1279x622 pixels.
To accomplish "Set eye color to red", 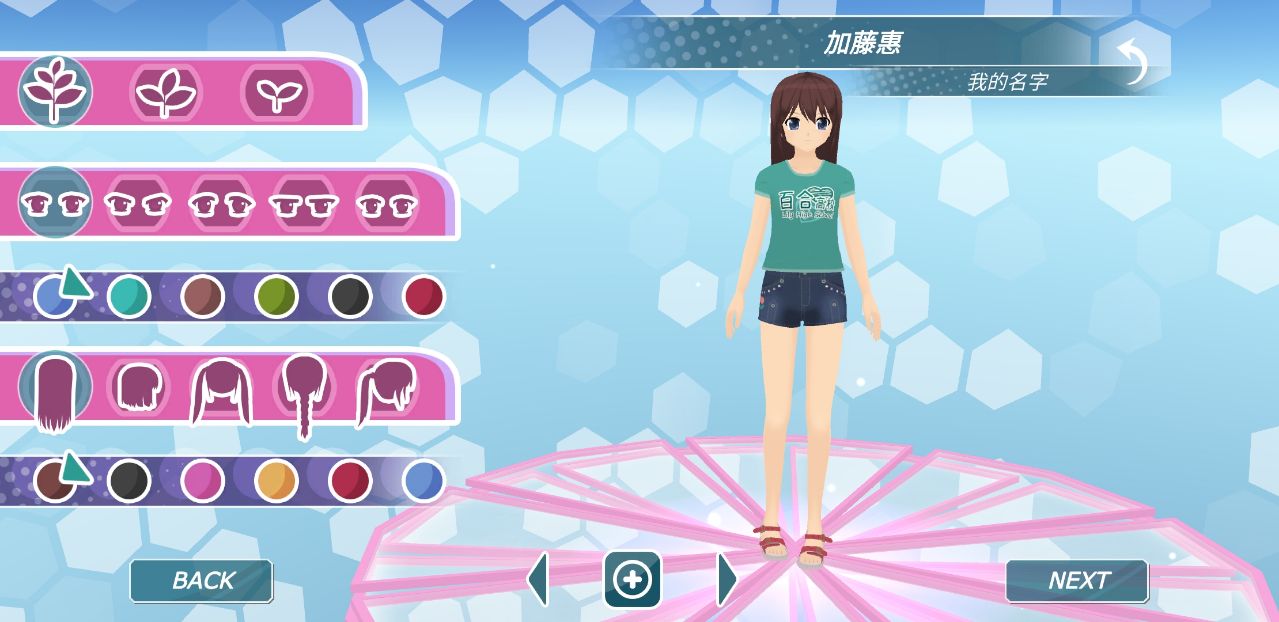I will click(x=423, y=297).
